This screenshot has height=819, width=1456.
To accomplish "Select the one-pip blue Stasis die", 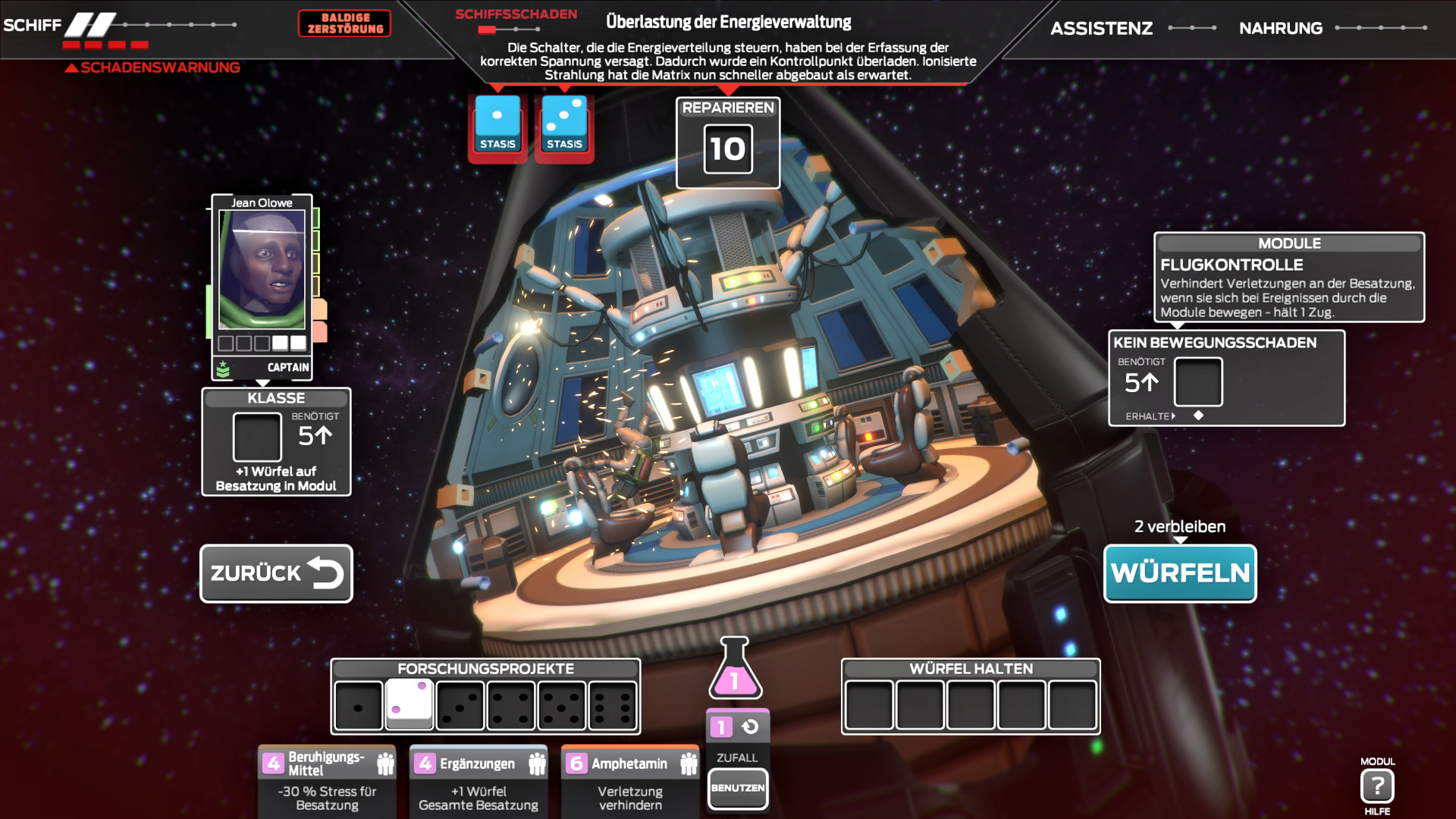I will [x=497, y=124].
